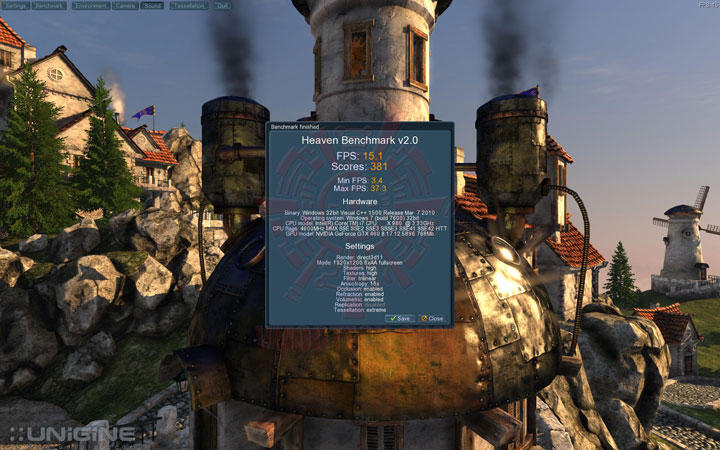Start the Benchmark from the top bar
720x450 pixels.
(50, 5)
